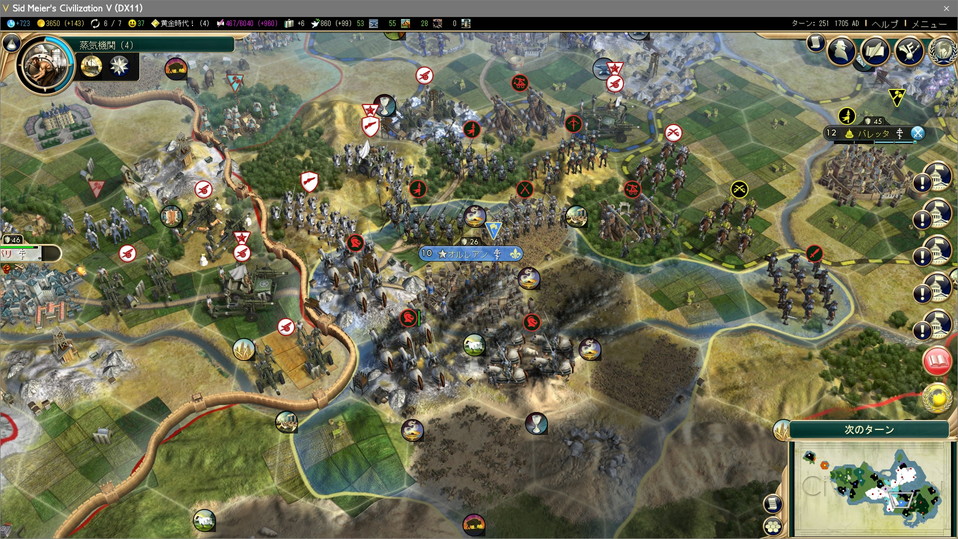Select the ボルドー city banner
This screenshot has height=539, width=958.
point(469,254)
